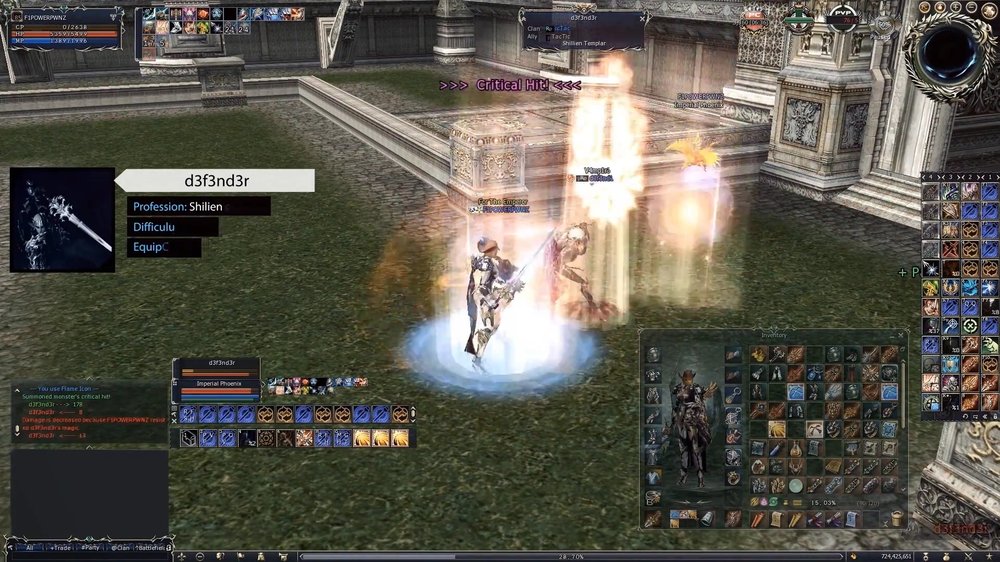Select the d3f3nd3r name banner
Image resolution: width=1000 pixels, height=562 pixels.
point(215,181)
